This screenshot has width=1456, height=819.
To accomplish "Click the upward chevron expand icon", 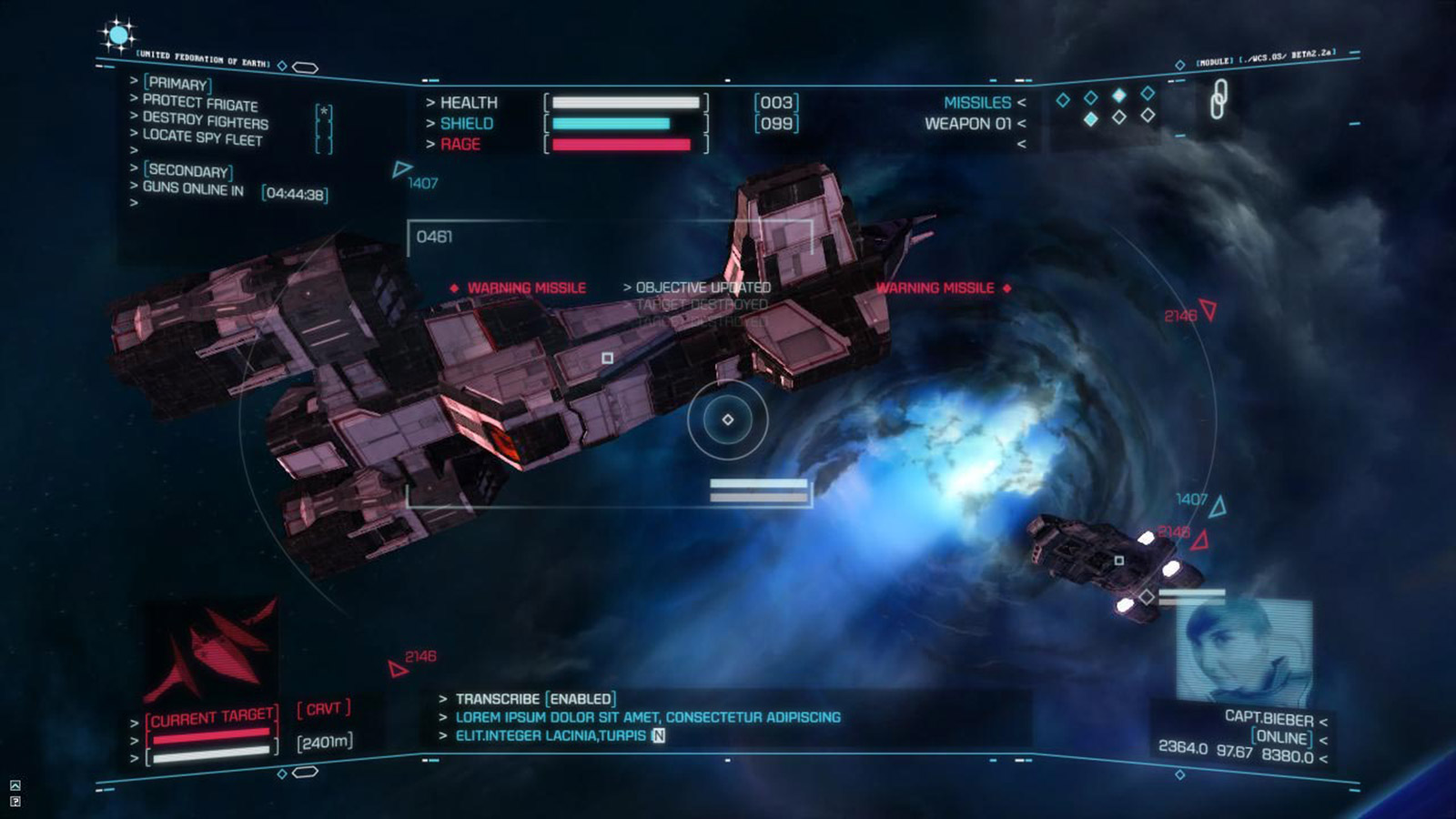I will (15, 785).
